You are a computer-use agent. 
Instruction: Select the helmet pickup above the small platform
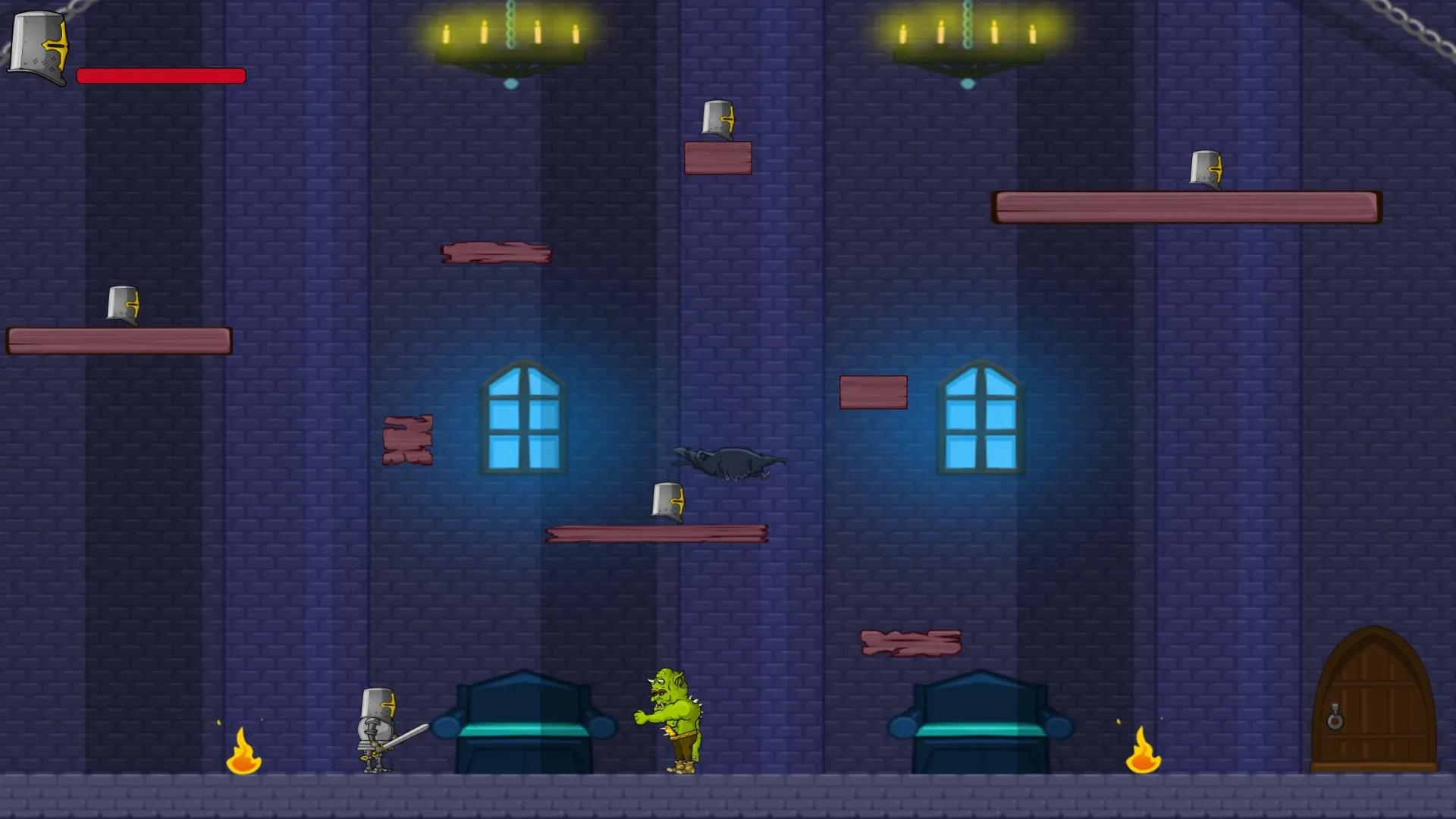tap(719, 120)
